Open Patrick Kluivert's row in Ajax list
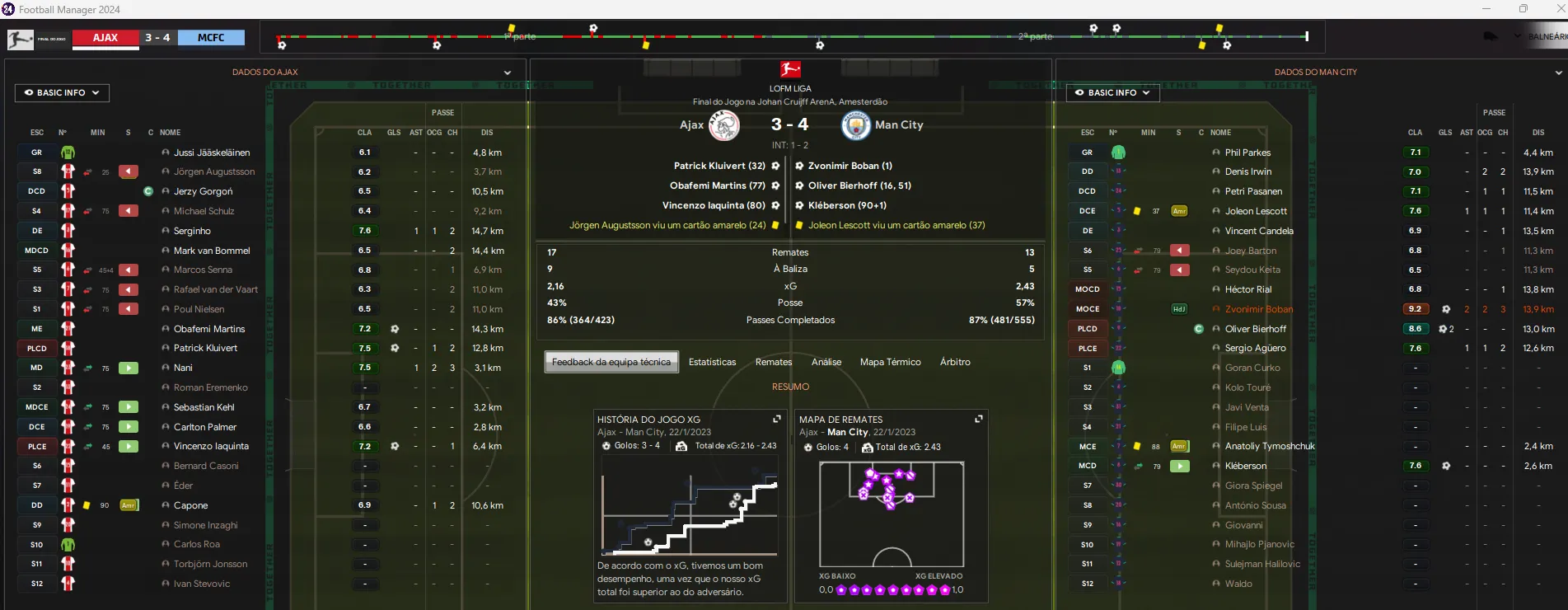Image resolution: width=1568 pixels, height=610 pixels. click(x=205, y=348)
